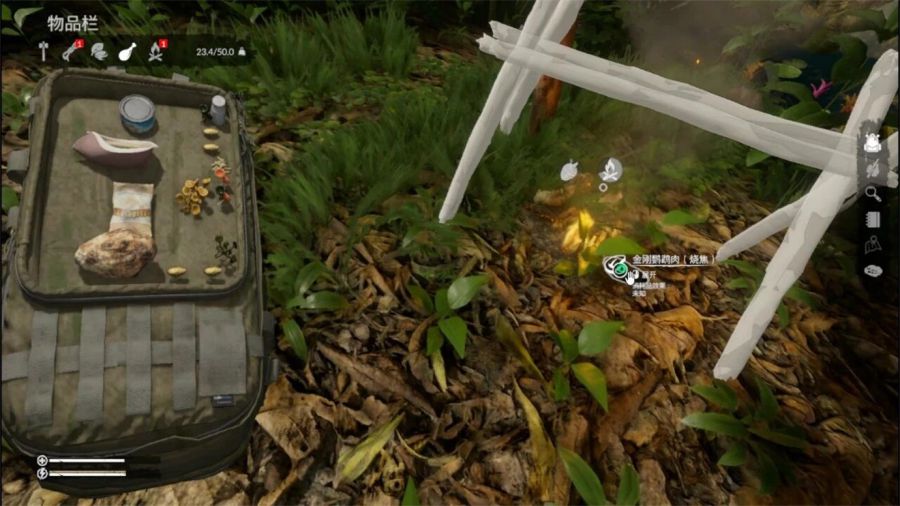The height and width of the screenshot is (506, 900).
Task: Select the white bandage roll item
Action: [x=132, y=208]
